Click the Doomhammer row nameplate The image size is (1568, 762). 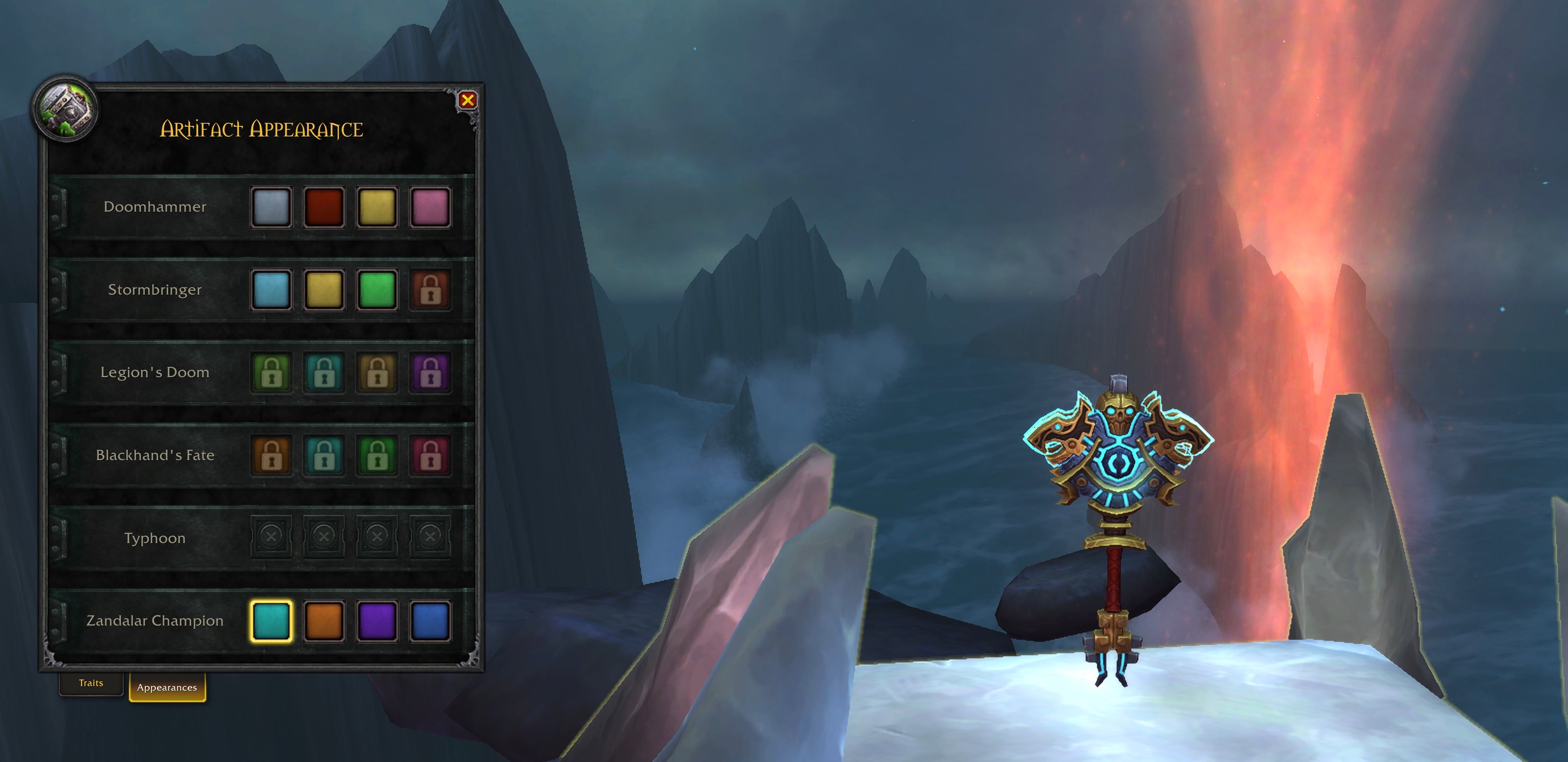click(x=155, y=207)
